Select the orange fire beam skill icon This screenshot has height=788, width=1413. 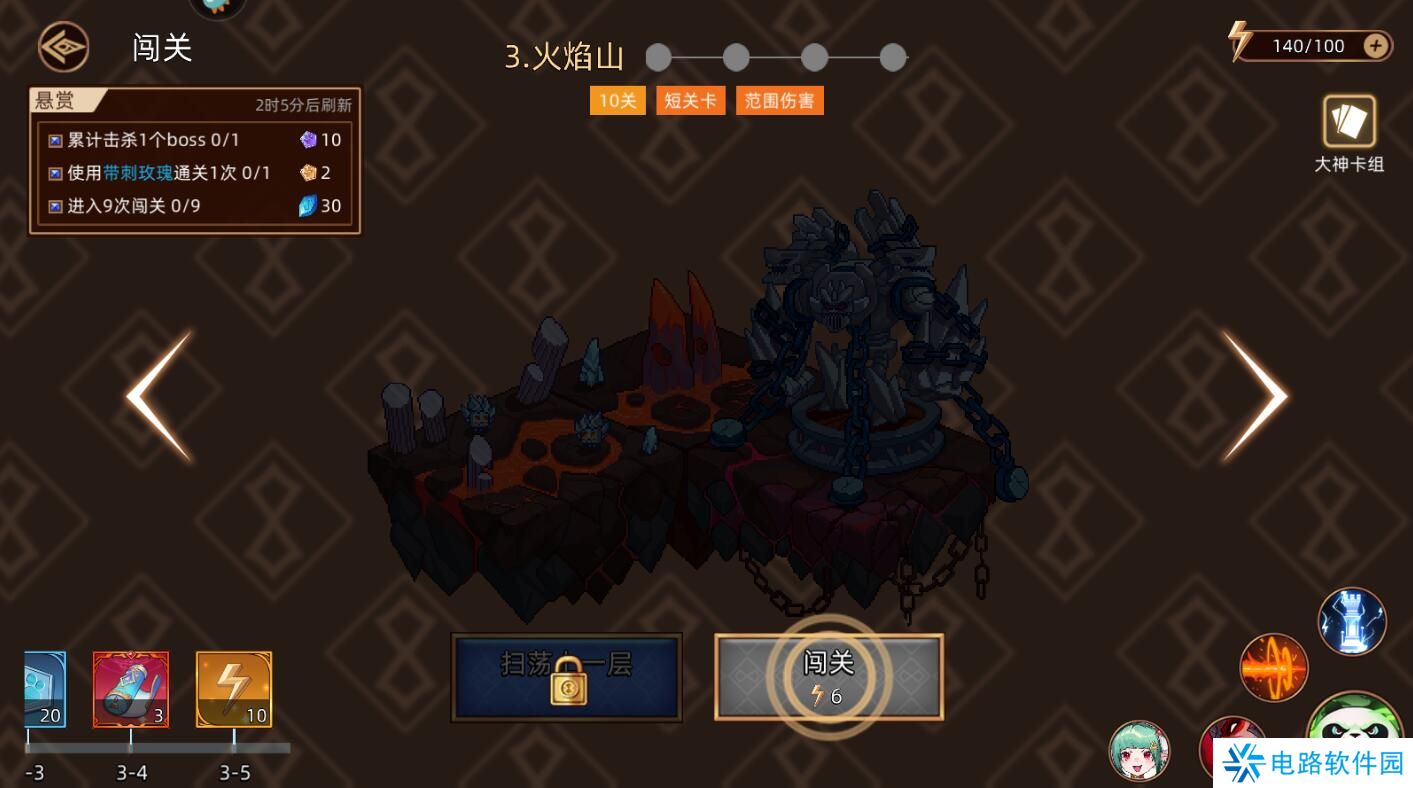pyautogui.click(x=1274, y=667)
